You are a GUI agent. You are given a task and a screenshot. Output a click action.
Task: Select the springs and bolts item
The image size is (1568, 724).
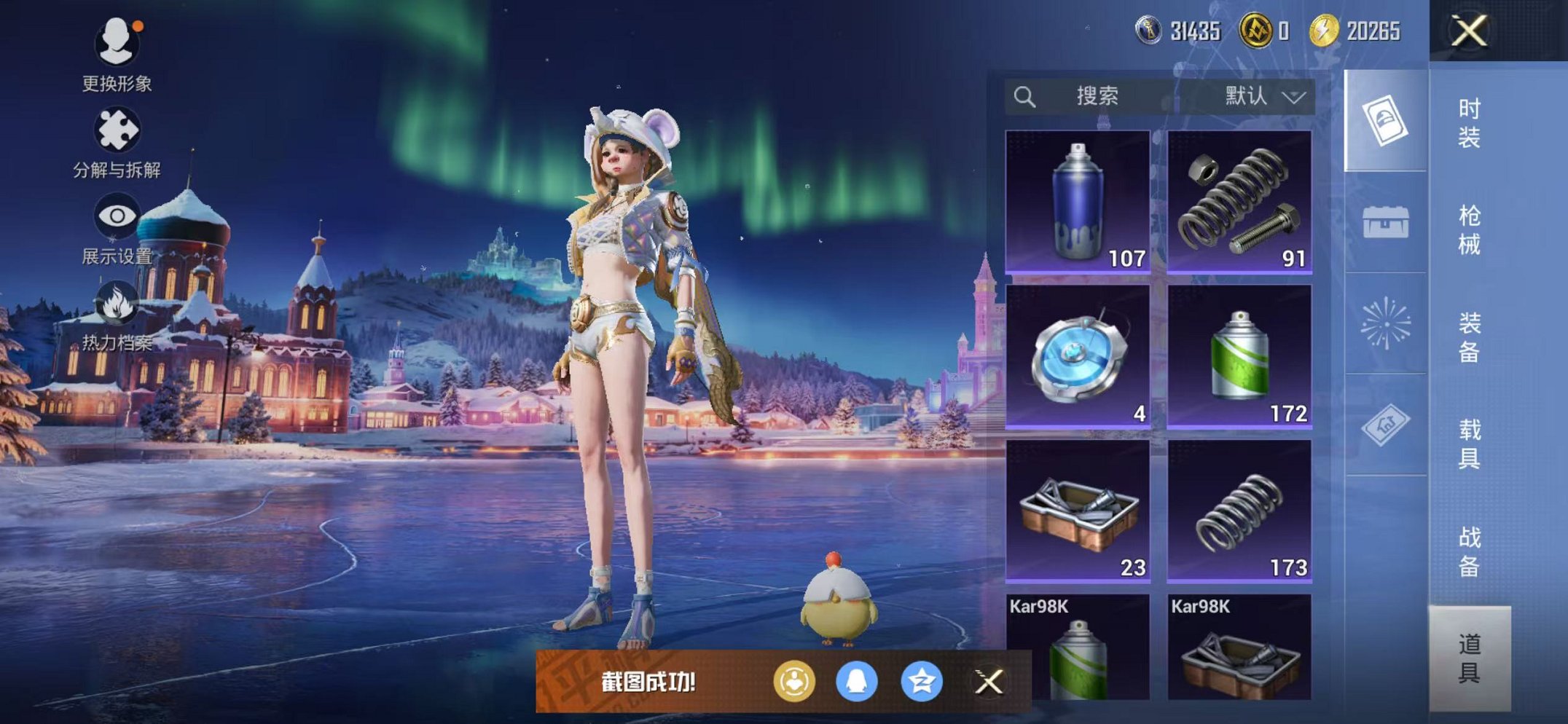click(x=1239, y=202)
